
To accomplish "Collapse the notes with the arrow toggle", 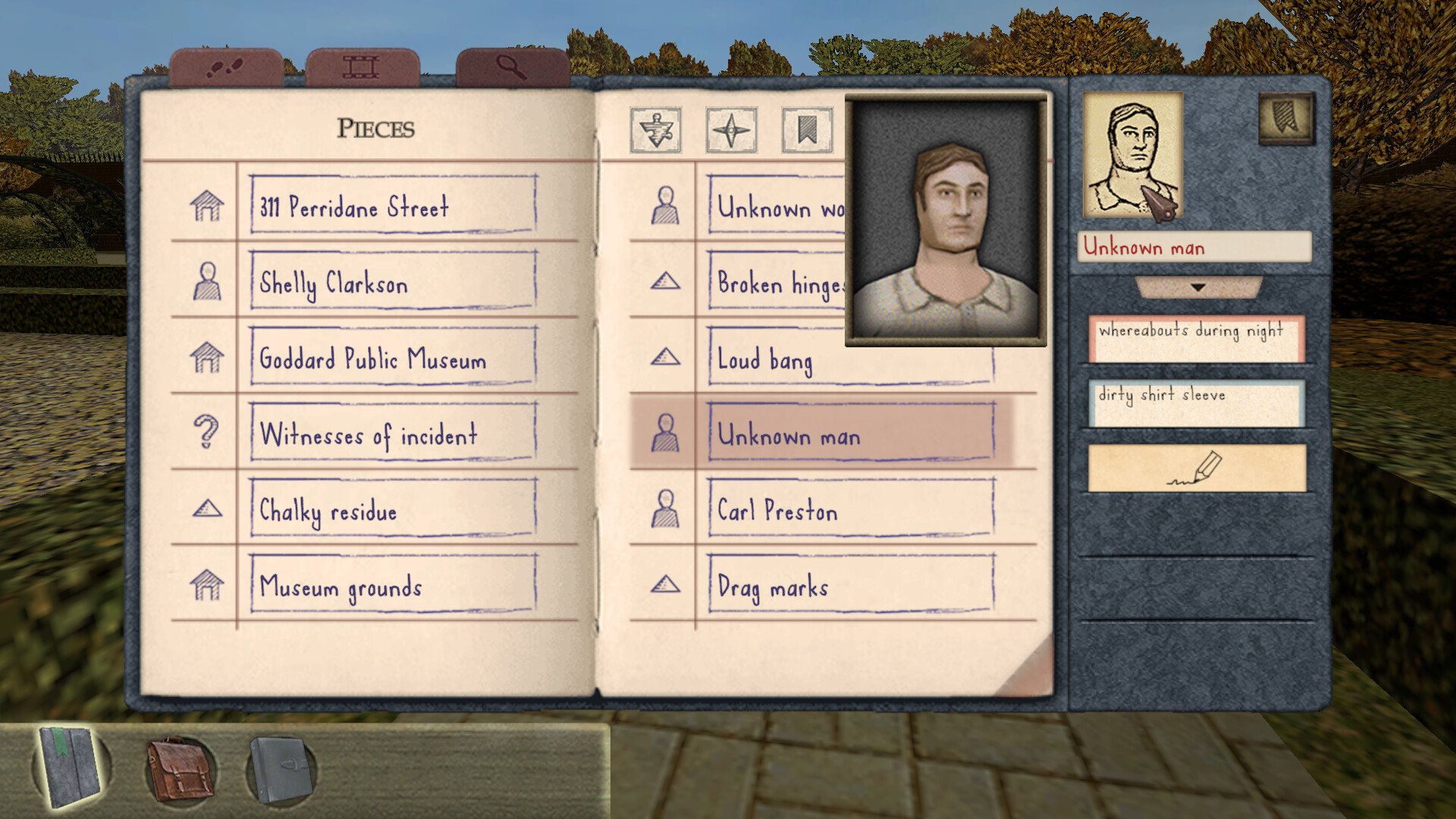I will [1198, 287].
